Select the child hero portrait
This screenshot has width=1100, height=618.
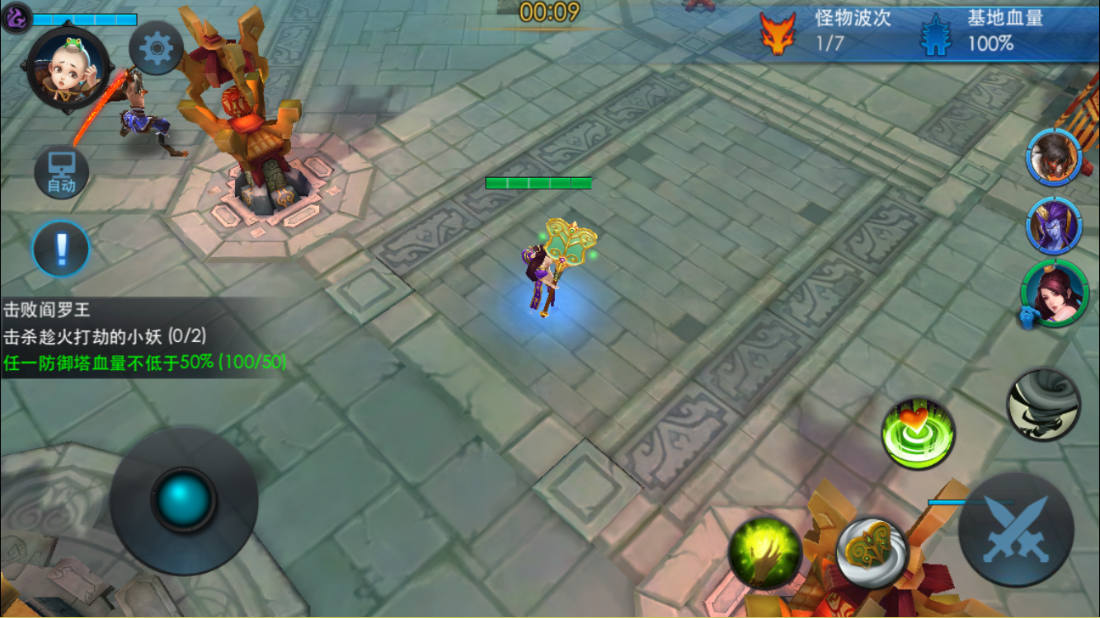click(x=68, y=67)
